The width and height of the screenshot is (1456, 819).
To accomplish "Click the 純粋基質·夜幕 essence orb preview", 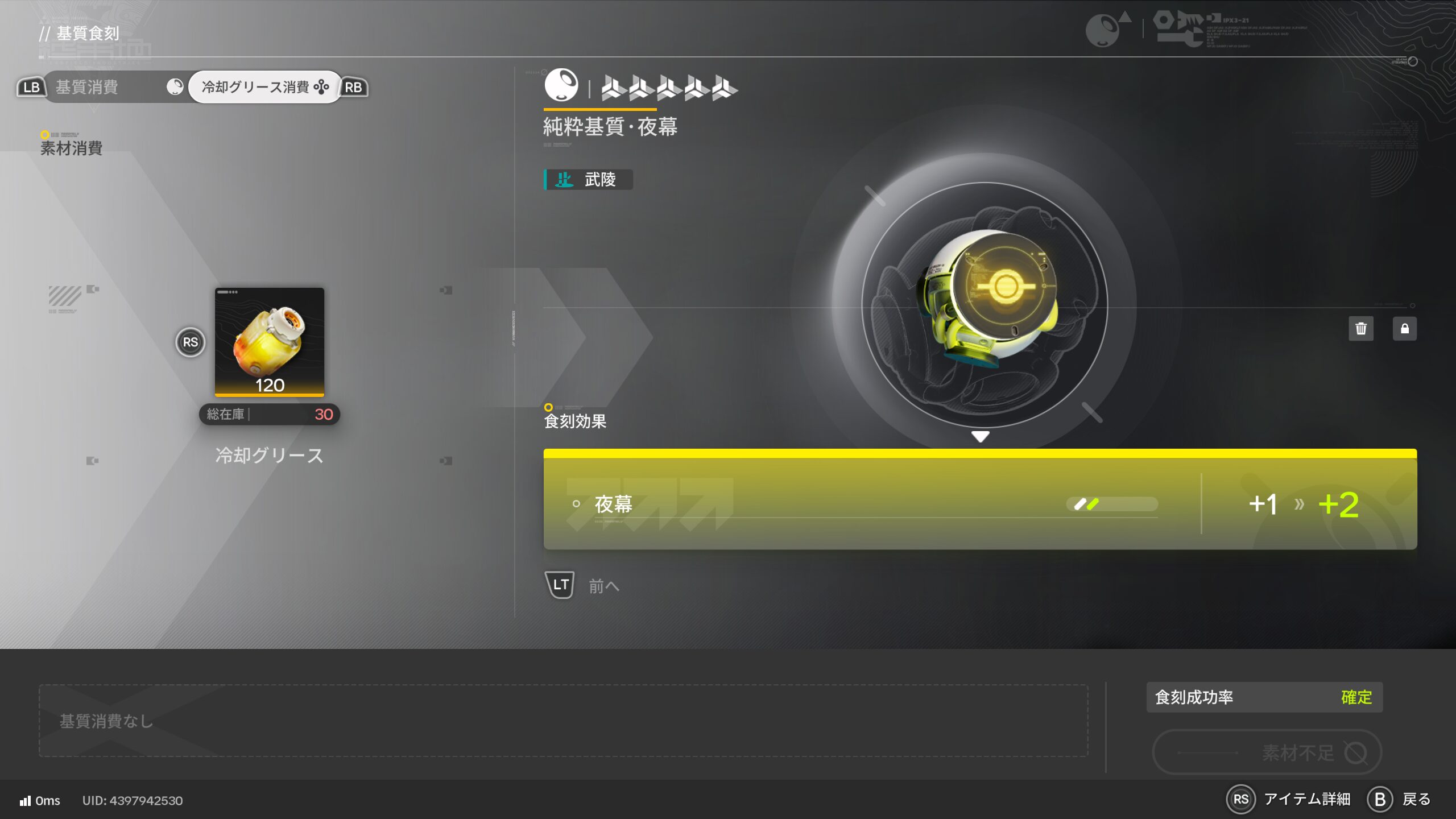I will [x=985, y=304].
